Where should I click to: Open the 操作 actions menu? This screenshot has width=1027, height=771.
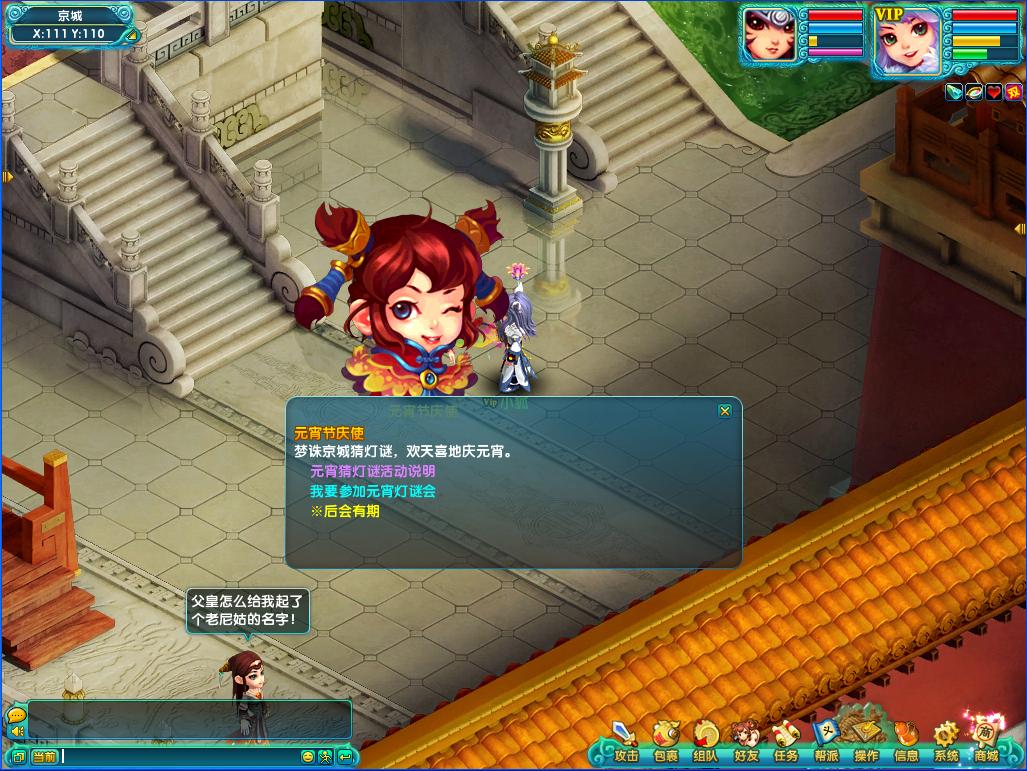click(x=866, y=742)
